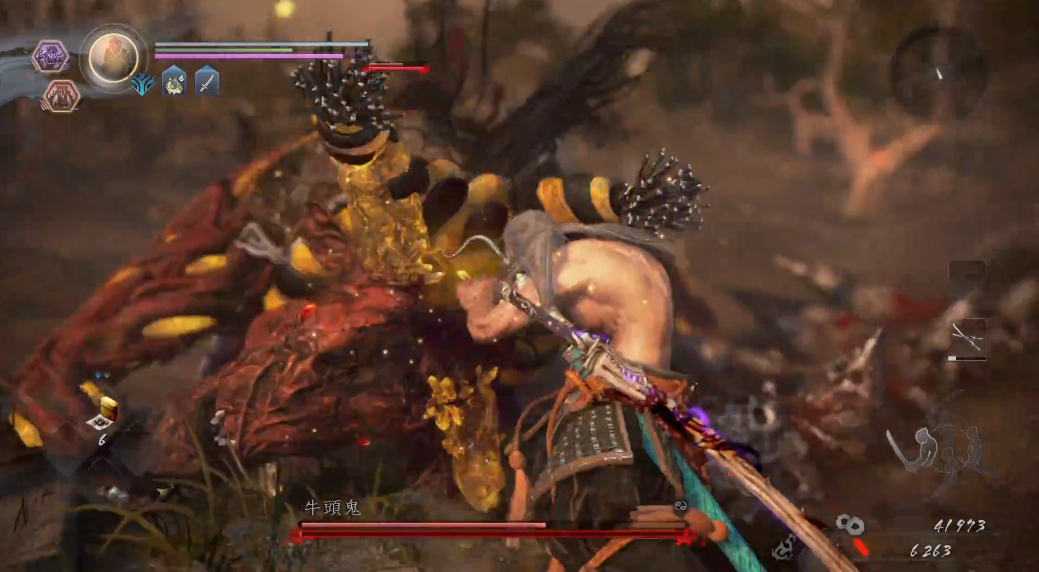
Task: Select the purple hexagon yokai skill icon
Action: pyautogui.click(x=50, y=56)
